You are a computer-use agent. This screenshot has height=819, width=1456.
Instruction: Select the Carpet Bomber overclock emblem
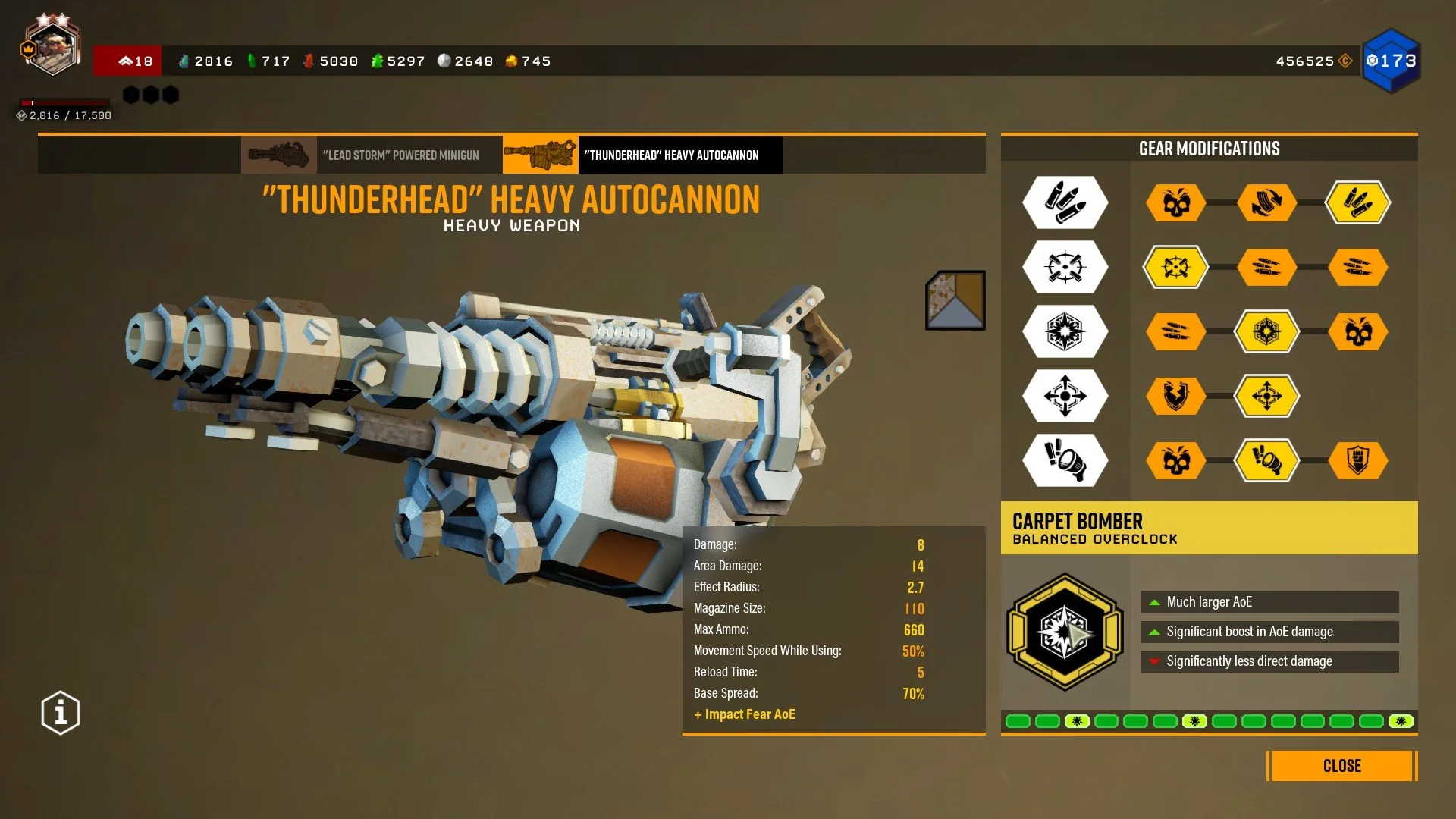tap(1065, 632)
